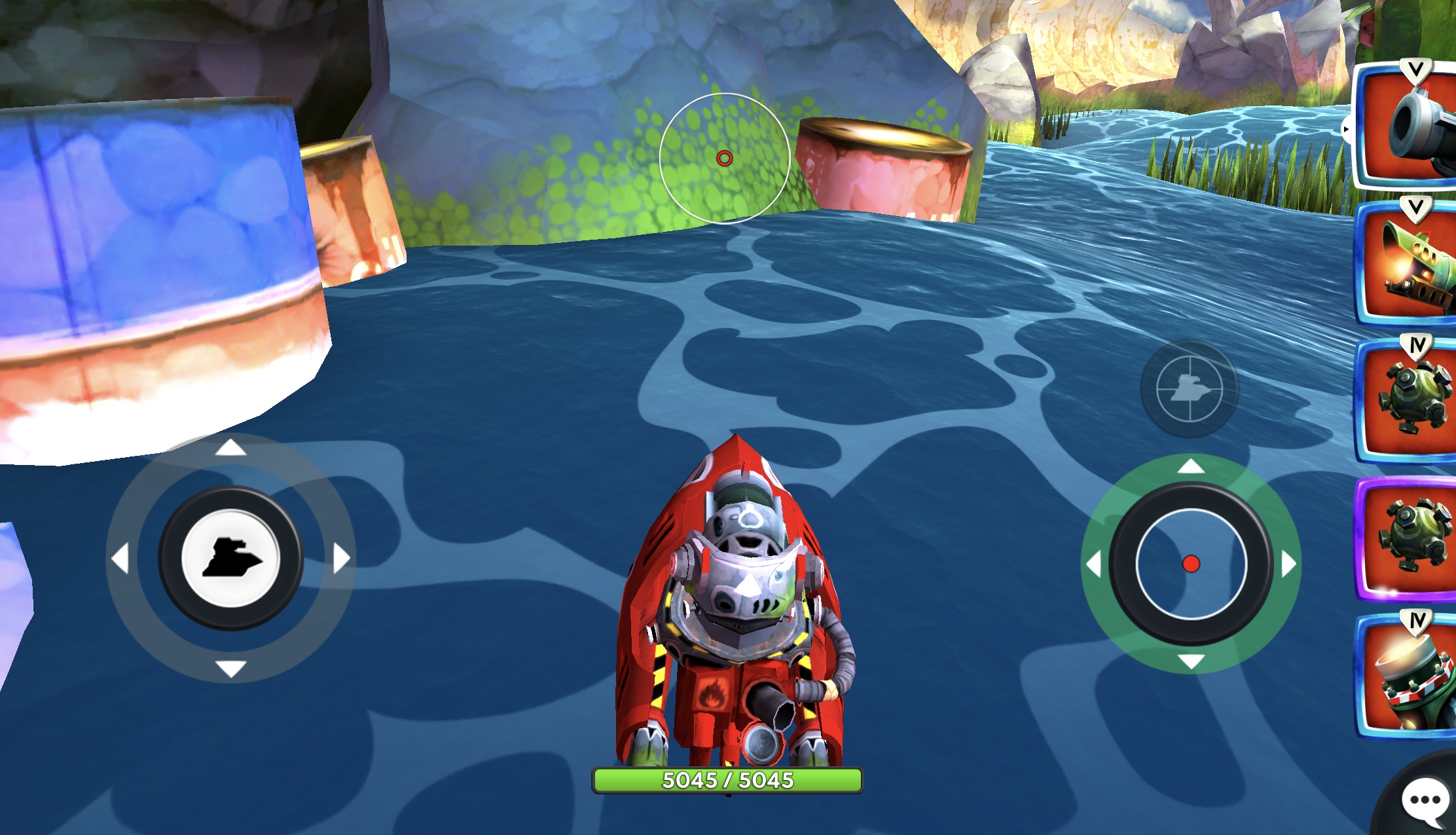Viewport: 1456px width, 835px height.
Task: Choose the purple-framed mine weapon slot
Action: click(x=1408, y=538)
